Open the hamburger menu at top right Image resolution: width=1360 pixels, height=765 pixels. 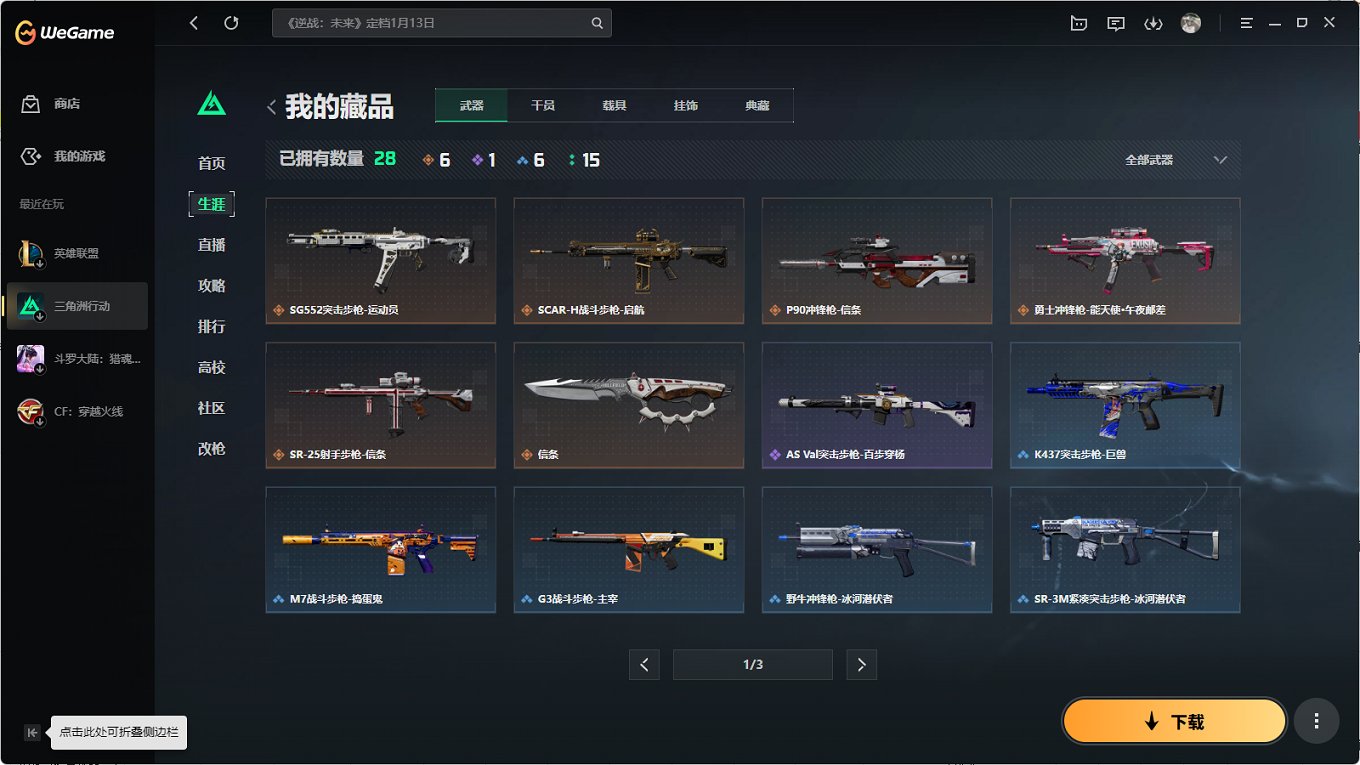(1245, 22)
